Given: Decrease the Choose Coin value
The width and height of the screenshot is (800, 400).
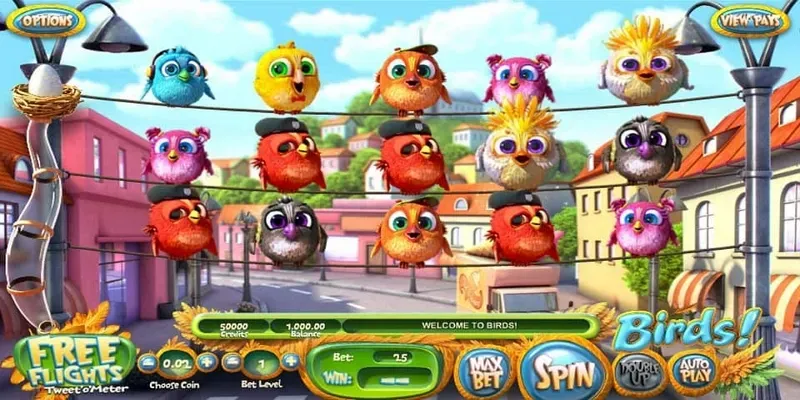Looking at the screenshot, I should tap(148, 362).
